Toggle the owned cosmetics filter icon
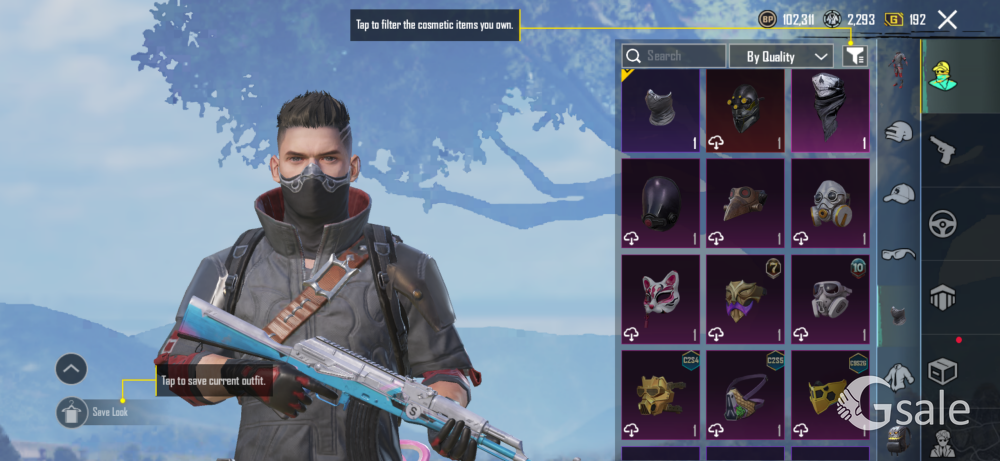This screenshot has height=461, width=1000. click(854, 56)
